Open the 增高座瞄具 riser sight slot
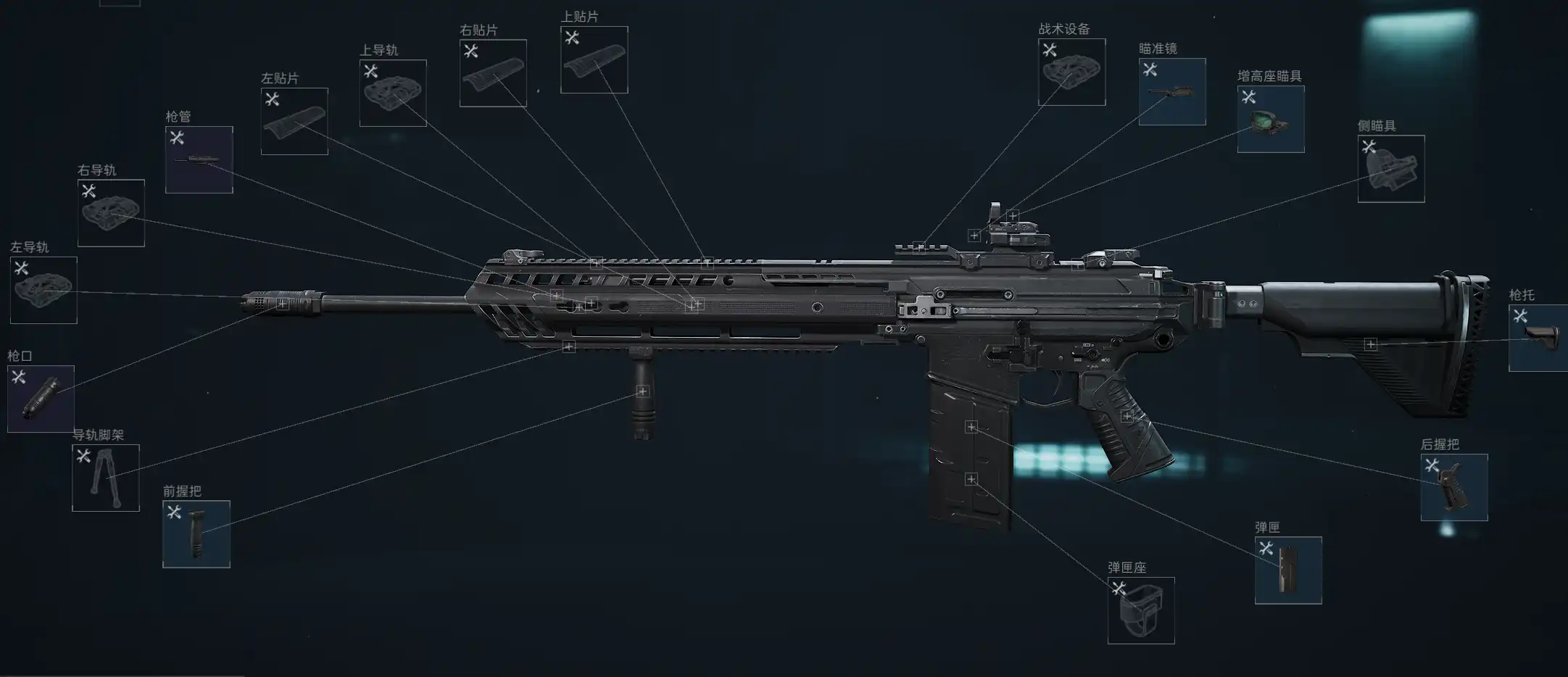The width and height of the screenshot is (1568, 677). [1271, 119]
